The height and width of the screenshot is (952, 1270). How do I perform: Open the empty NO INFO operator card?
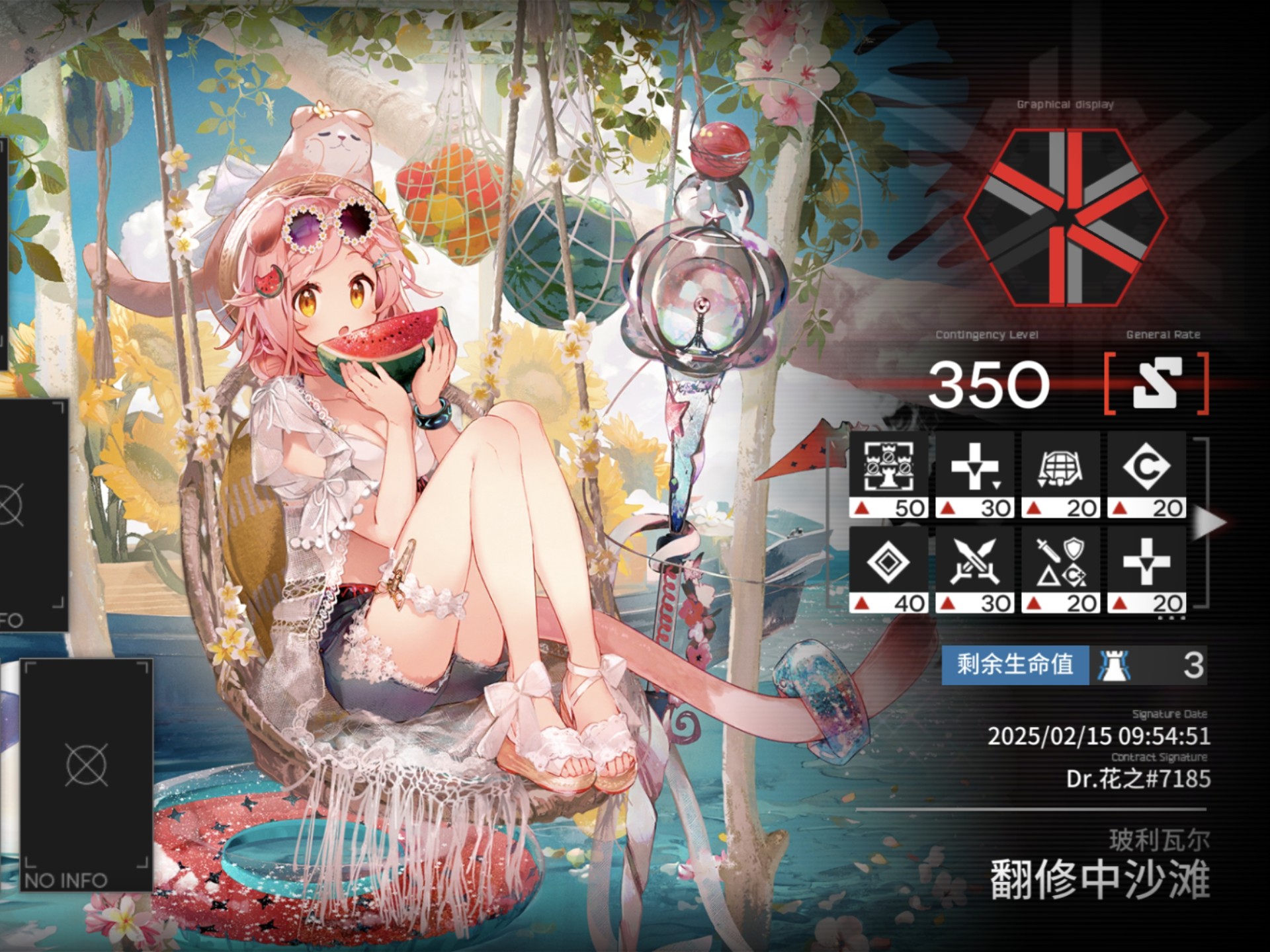pos(87,775)
